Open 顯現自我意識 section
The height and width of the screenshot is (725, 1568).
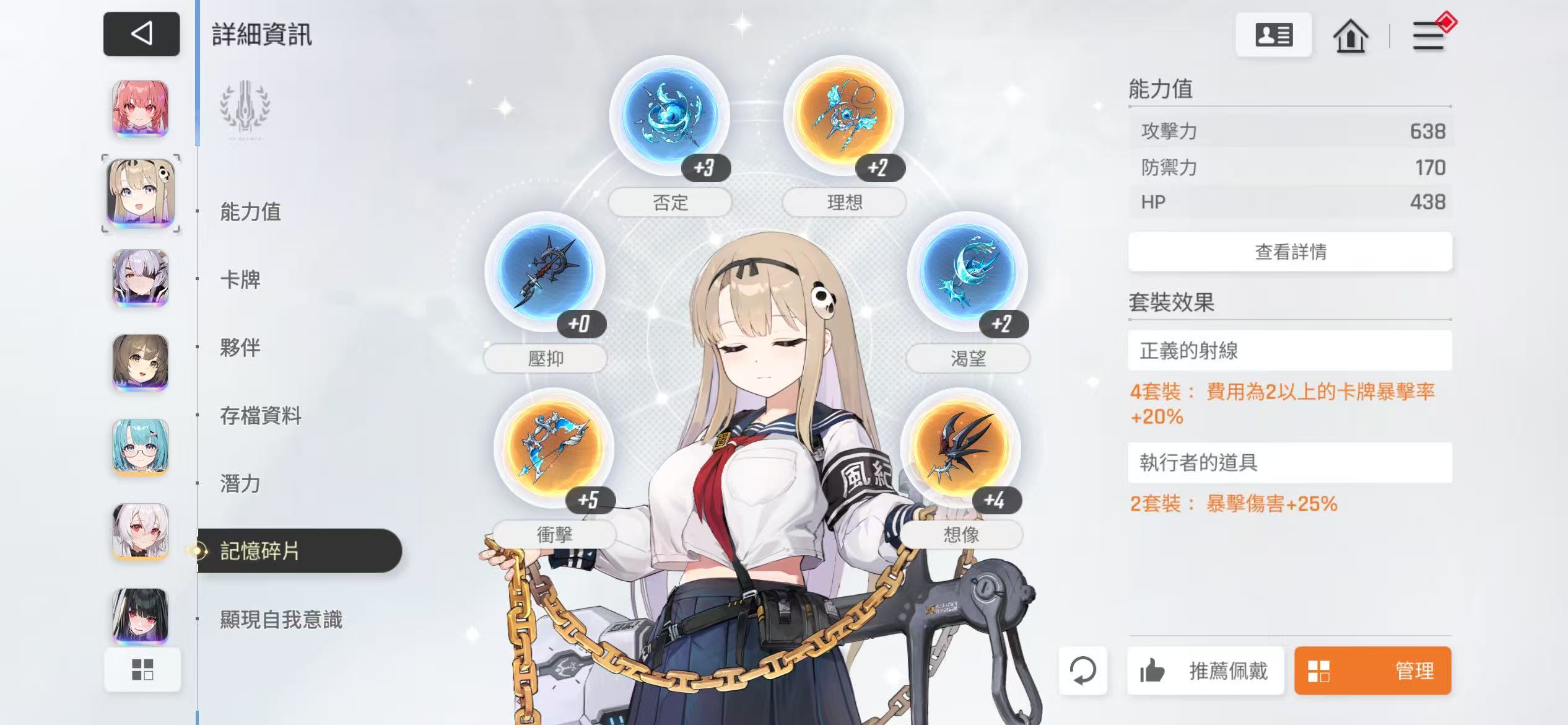[281, 619]
